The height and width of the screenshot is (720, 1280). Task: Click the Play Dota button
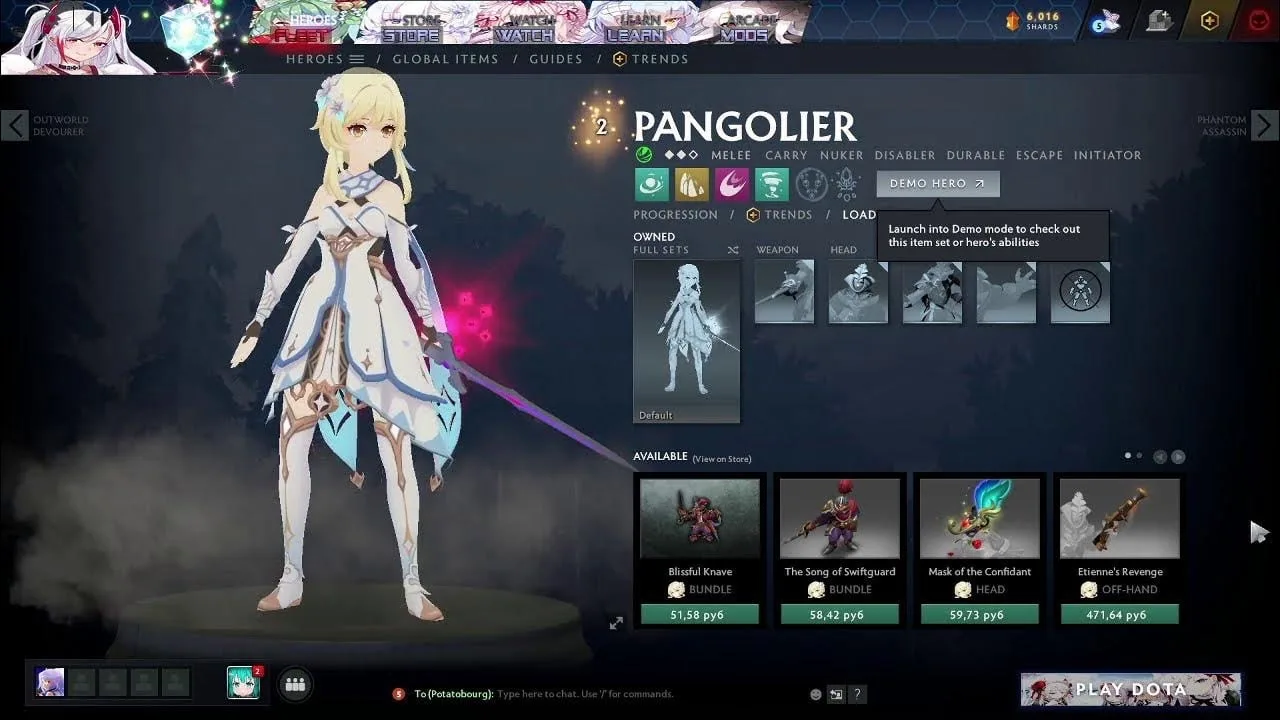(1130, 689)
